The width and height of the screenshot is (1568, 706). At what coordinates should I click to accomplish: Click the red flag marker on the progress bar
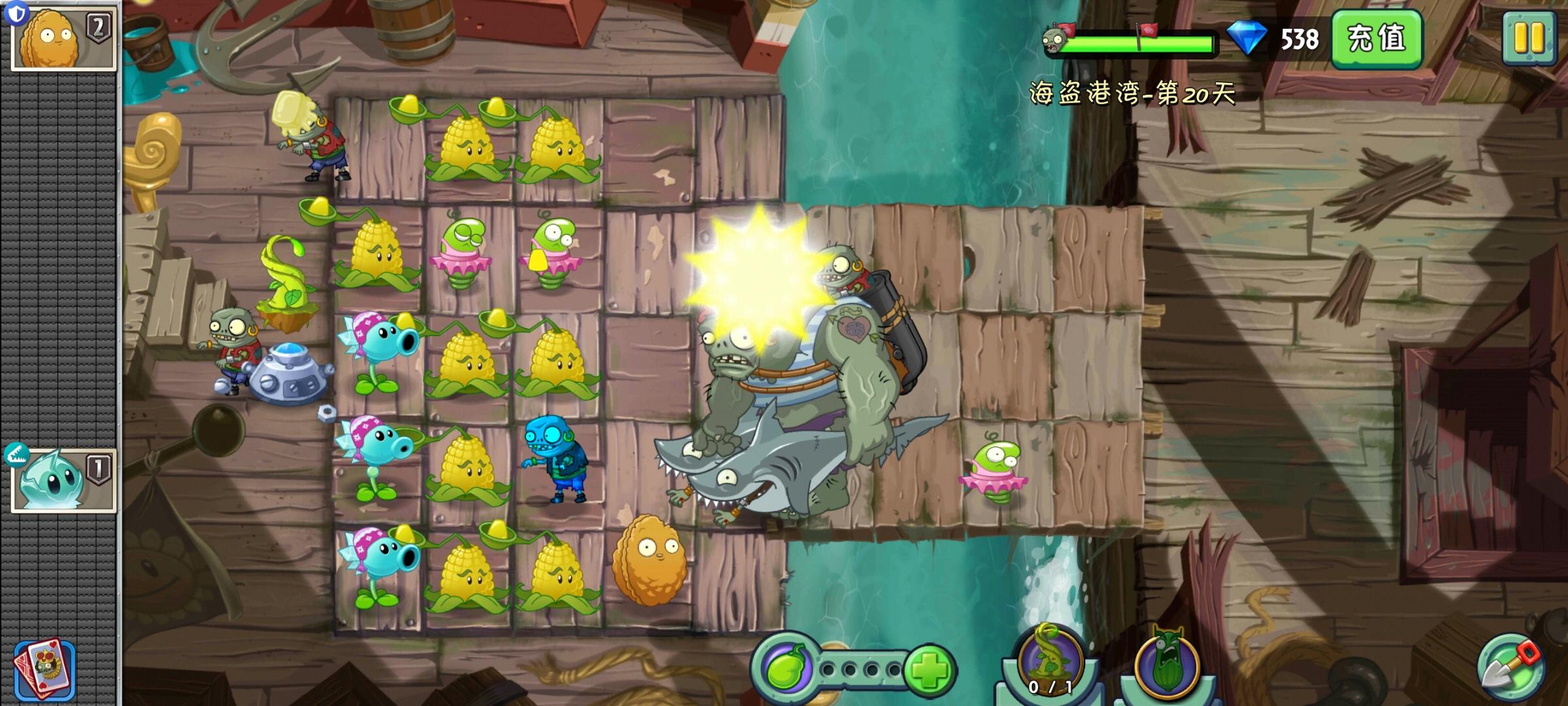click(1068, 30)
